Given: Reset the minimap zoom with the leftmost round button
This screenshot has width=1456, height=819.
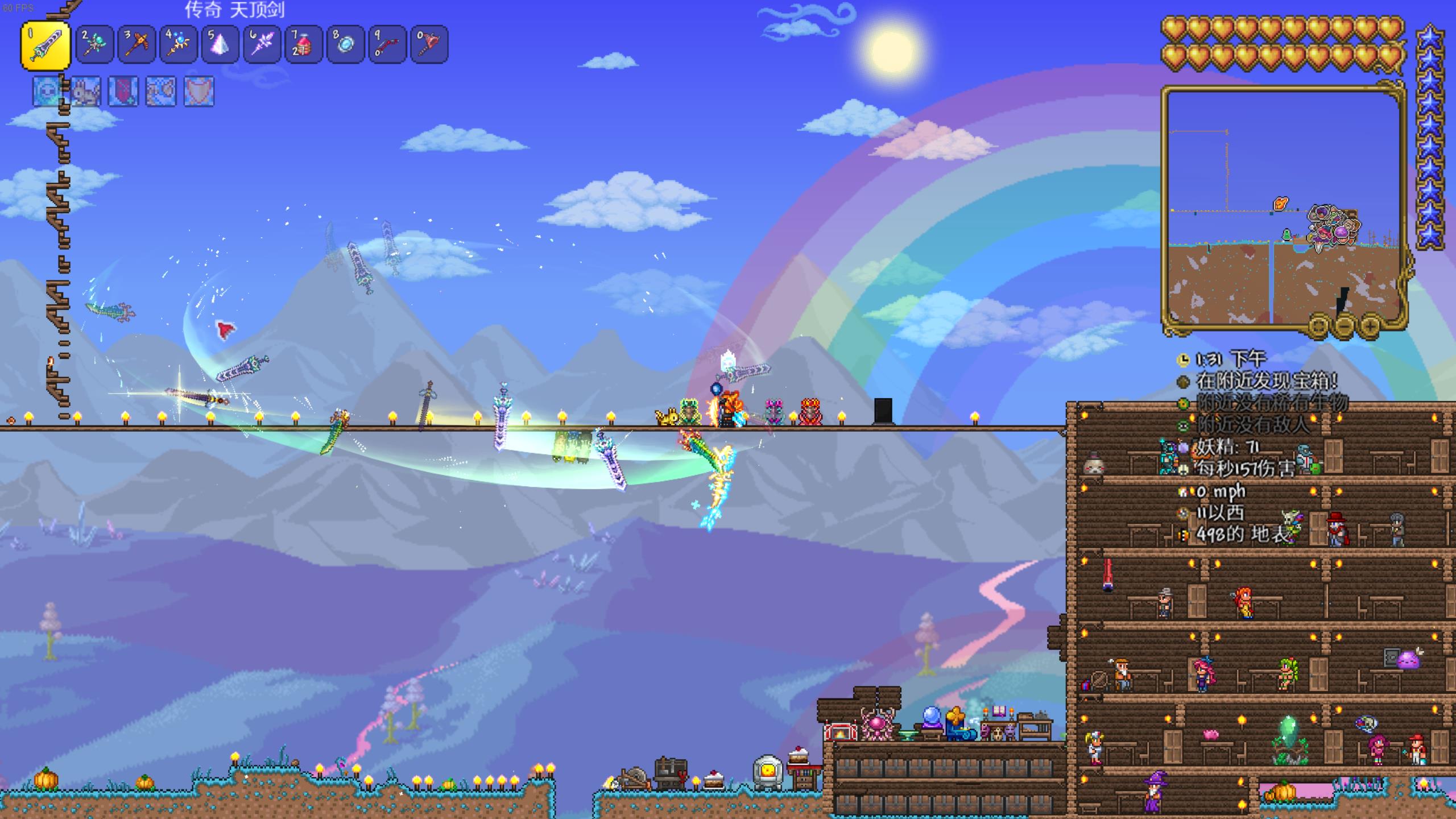Looking at the screenshot, I should click(1319, 326).
